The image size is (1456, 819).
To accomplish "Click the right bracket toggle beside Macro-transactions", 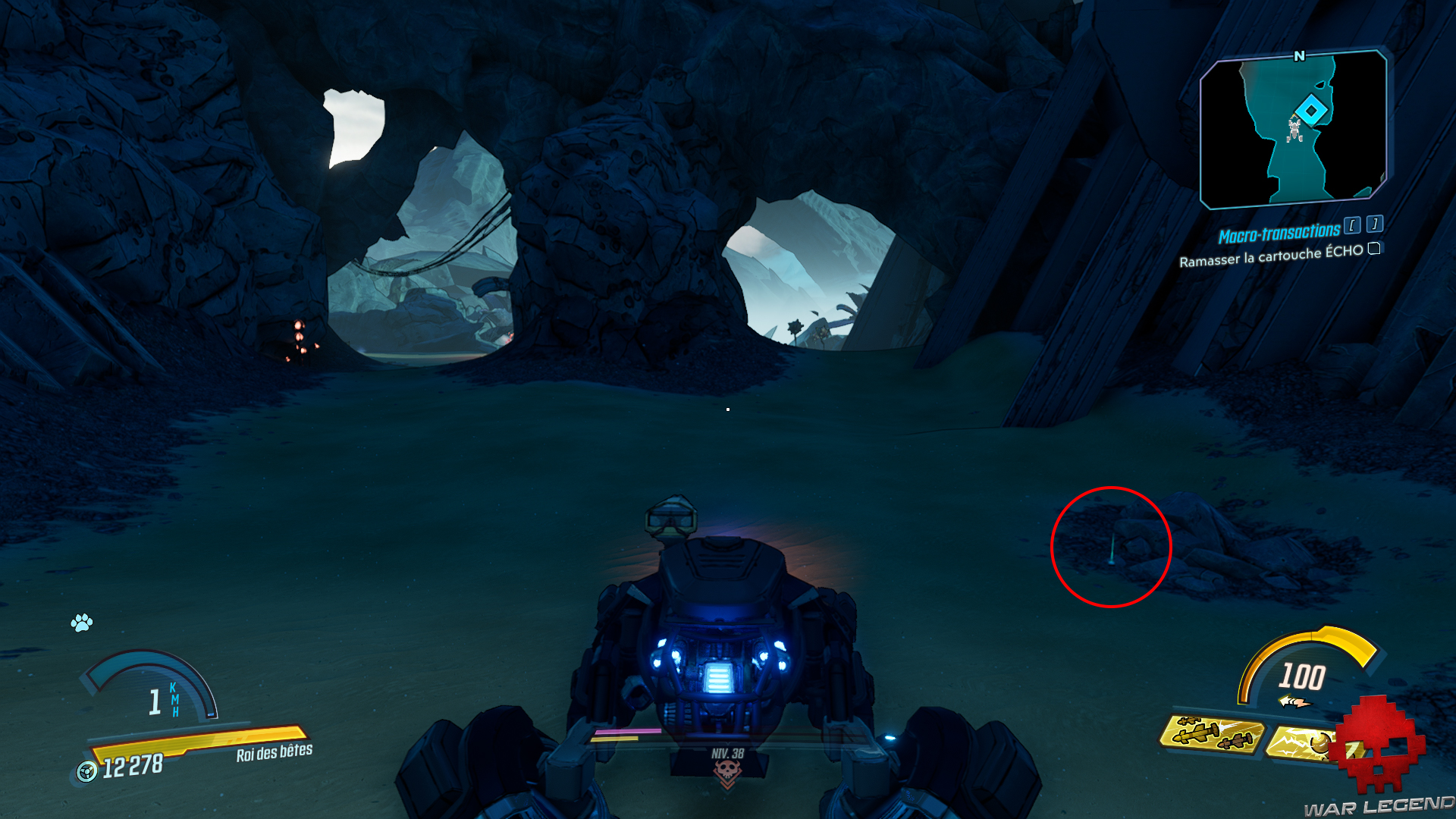I will pos(1374,223).
